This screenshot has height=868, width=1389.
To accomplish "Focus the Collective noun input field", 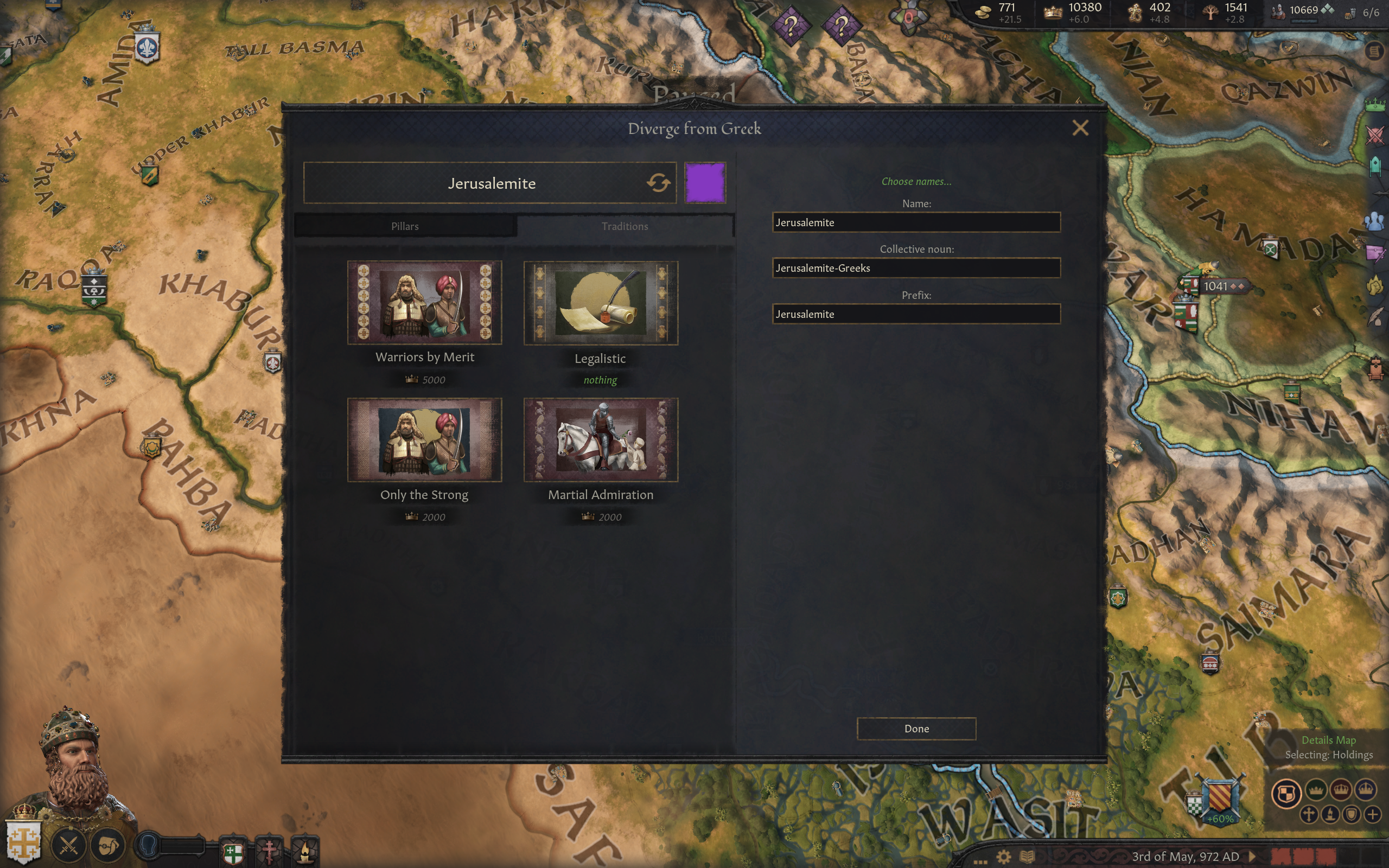I will 916,268.
